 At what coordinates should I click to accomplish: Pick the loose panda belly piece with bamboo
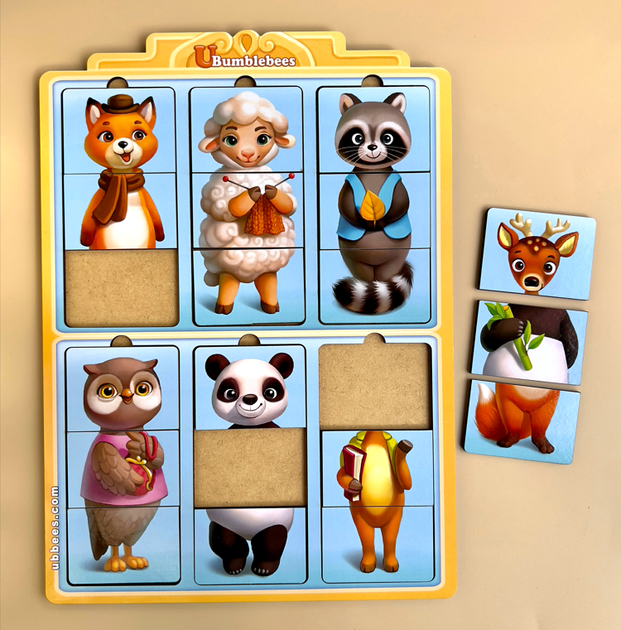529,342
